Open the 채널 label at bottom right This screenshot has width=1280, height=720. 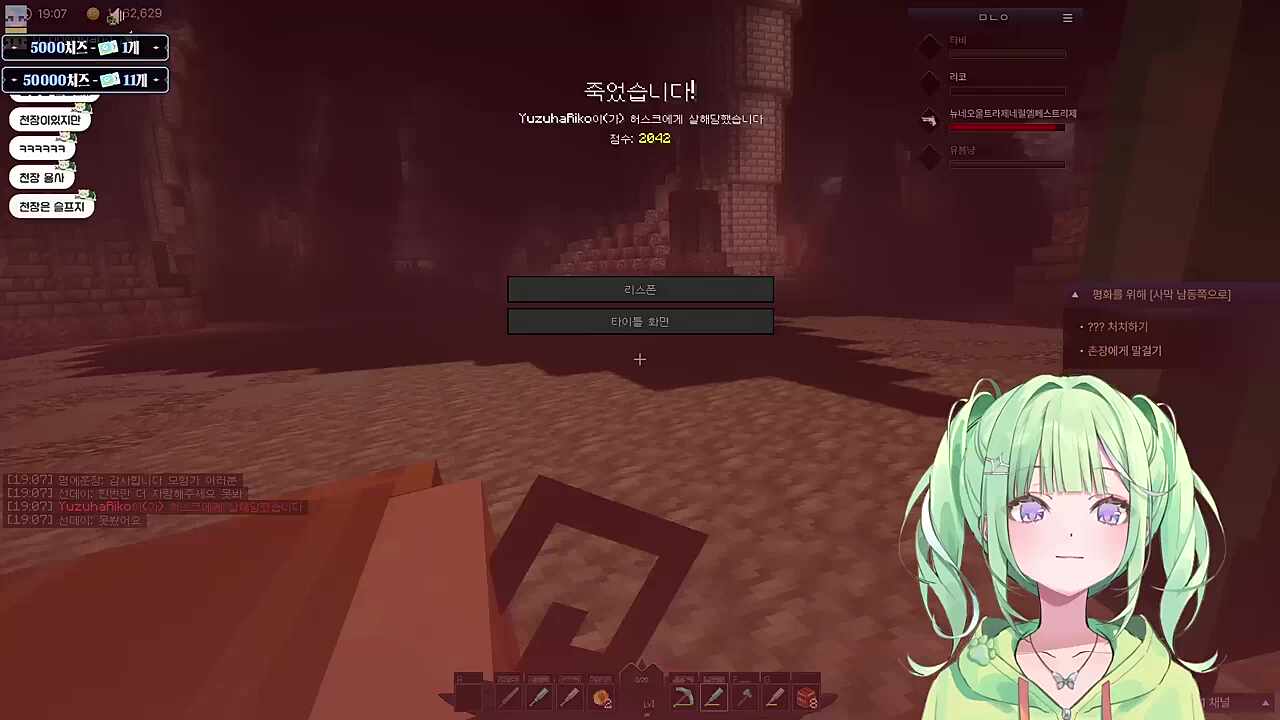pyautogui.click(x=1216, y=702)
